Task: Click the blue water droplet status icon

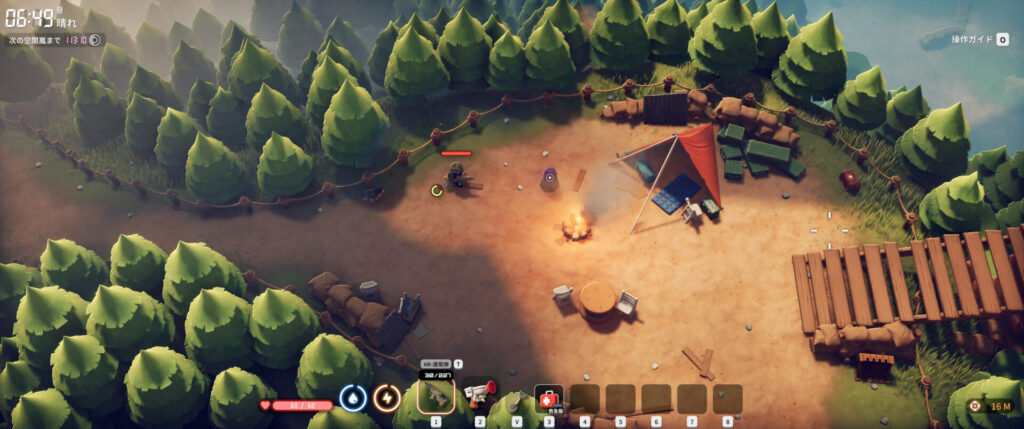Action: point(351,398)
